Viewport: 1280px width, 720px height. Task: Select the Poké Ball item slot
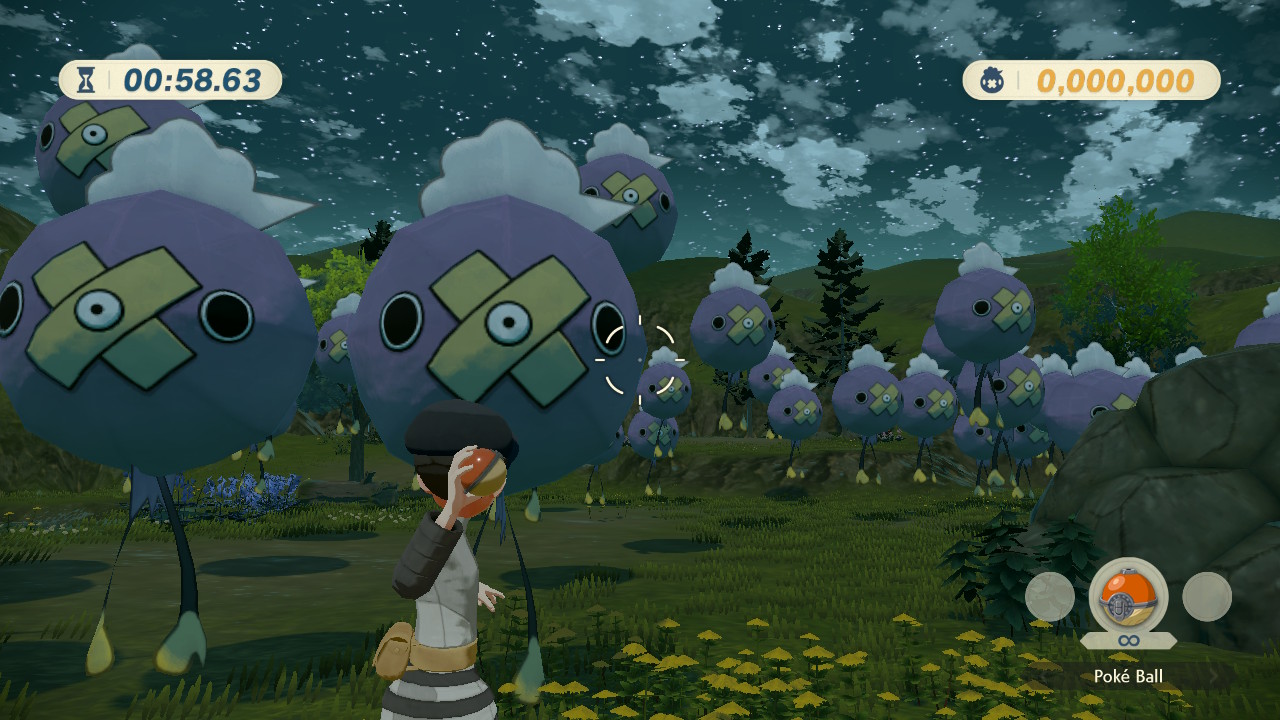pos(1128,596)
